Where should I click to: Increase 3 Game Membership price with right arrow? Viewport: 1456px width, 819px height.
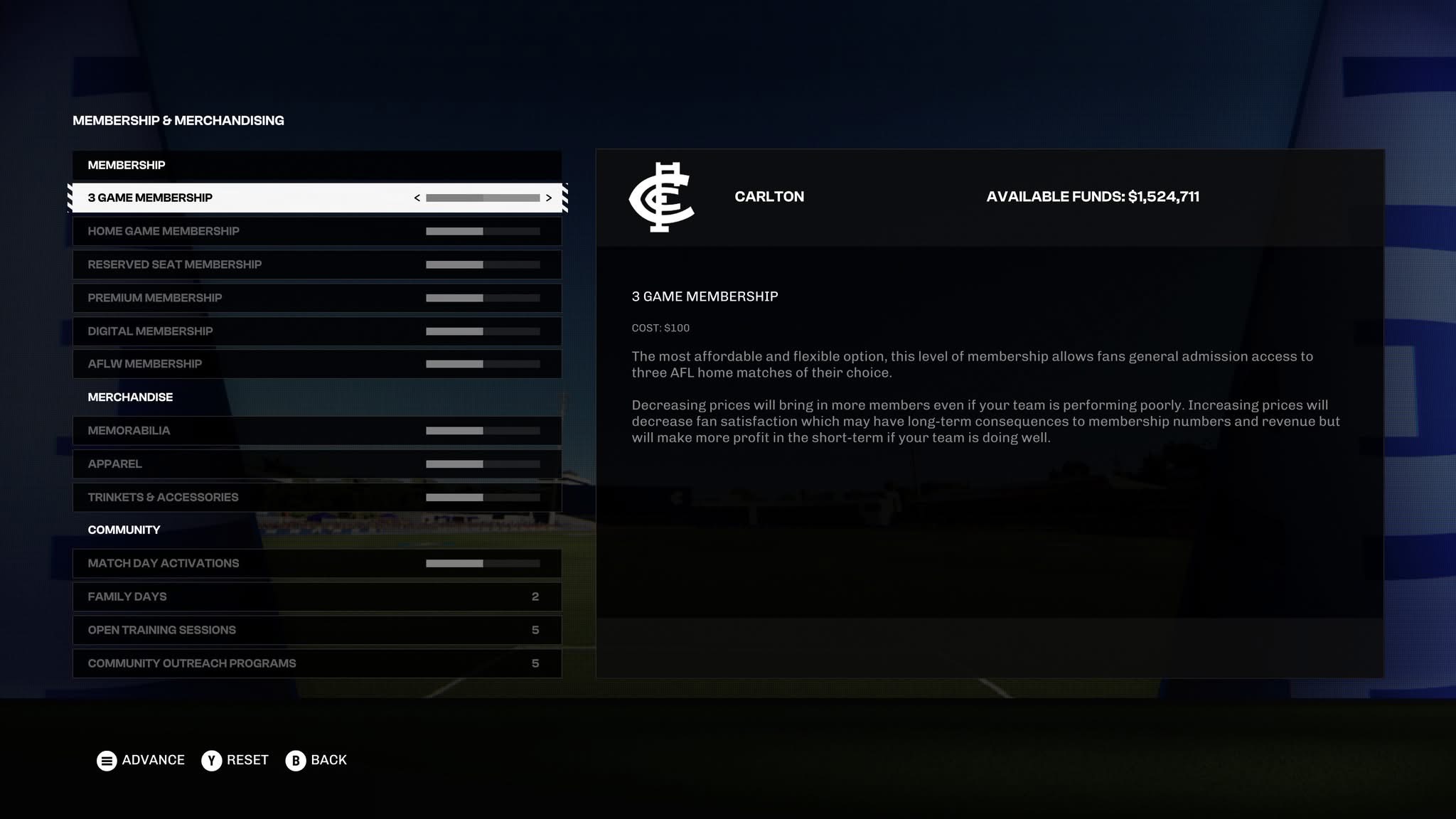[x=548, y=198]
